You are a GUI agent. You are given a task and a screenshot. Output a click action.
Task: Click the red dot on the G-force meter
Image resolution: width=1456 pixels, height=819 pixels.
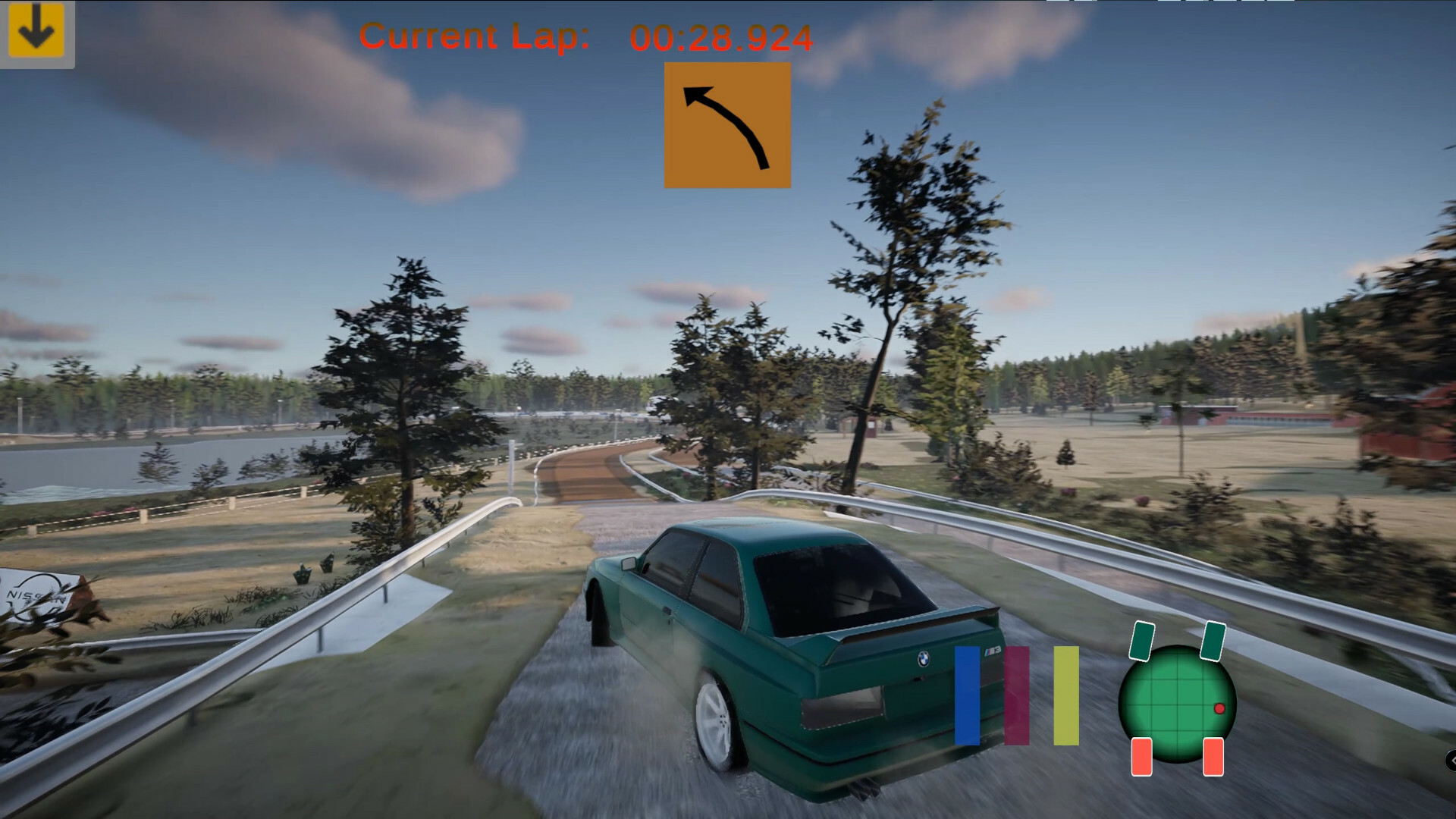(x=1221, y=707)
